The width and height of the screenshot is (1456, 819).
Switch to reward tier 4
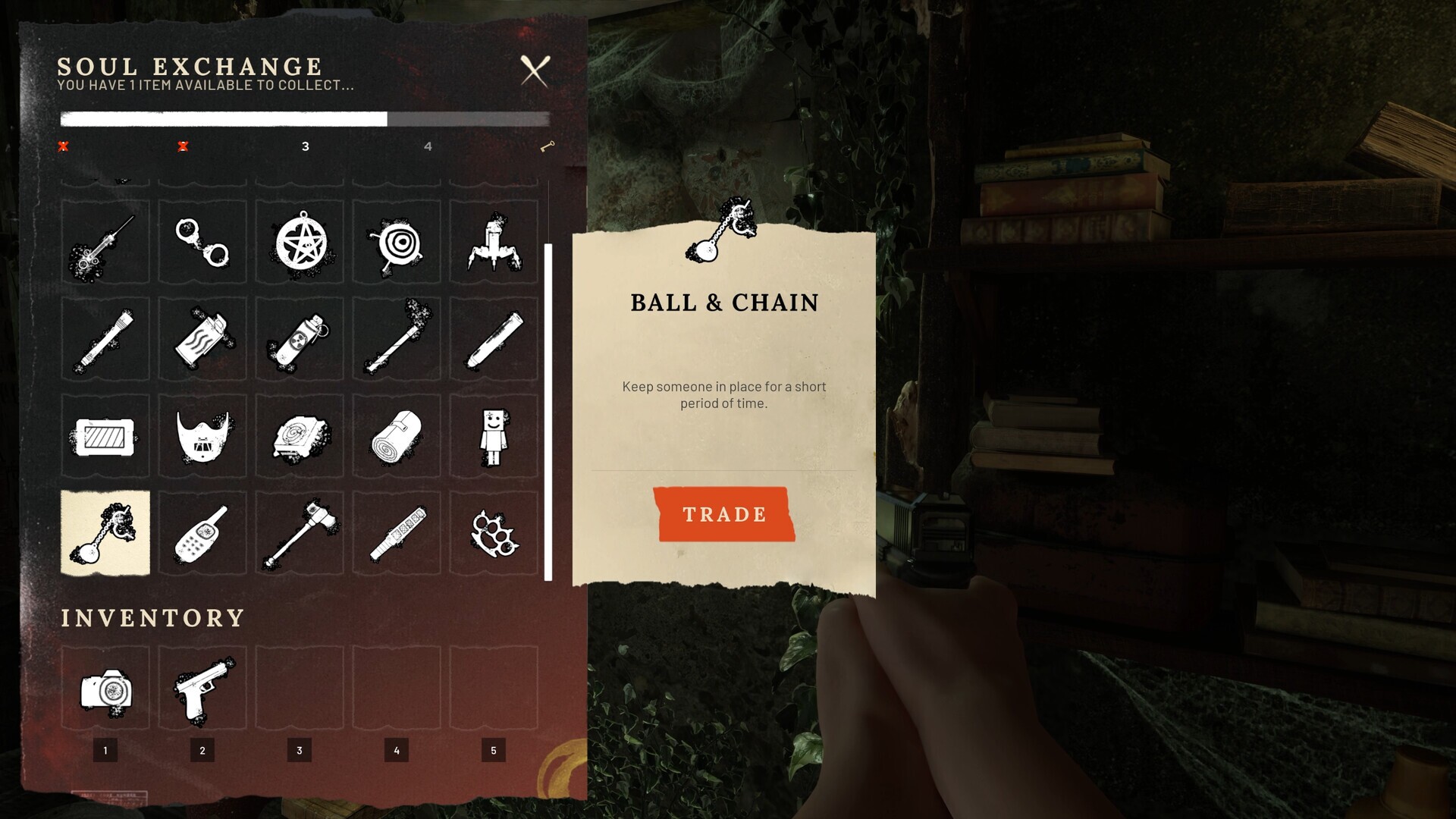(x=428, y=146)
